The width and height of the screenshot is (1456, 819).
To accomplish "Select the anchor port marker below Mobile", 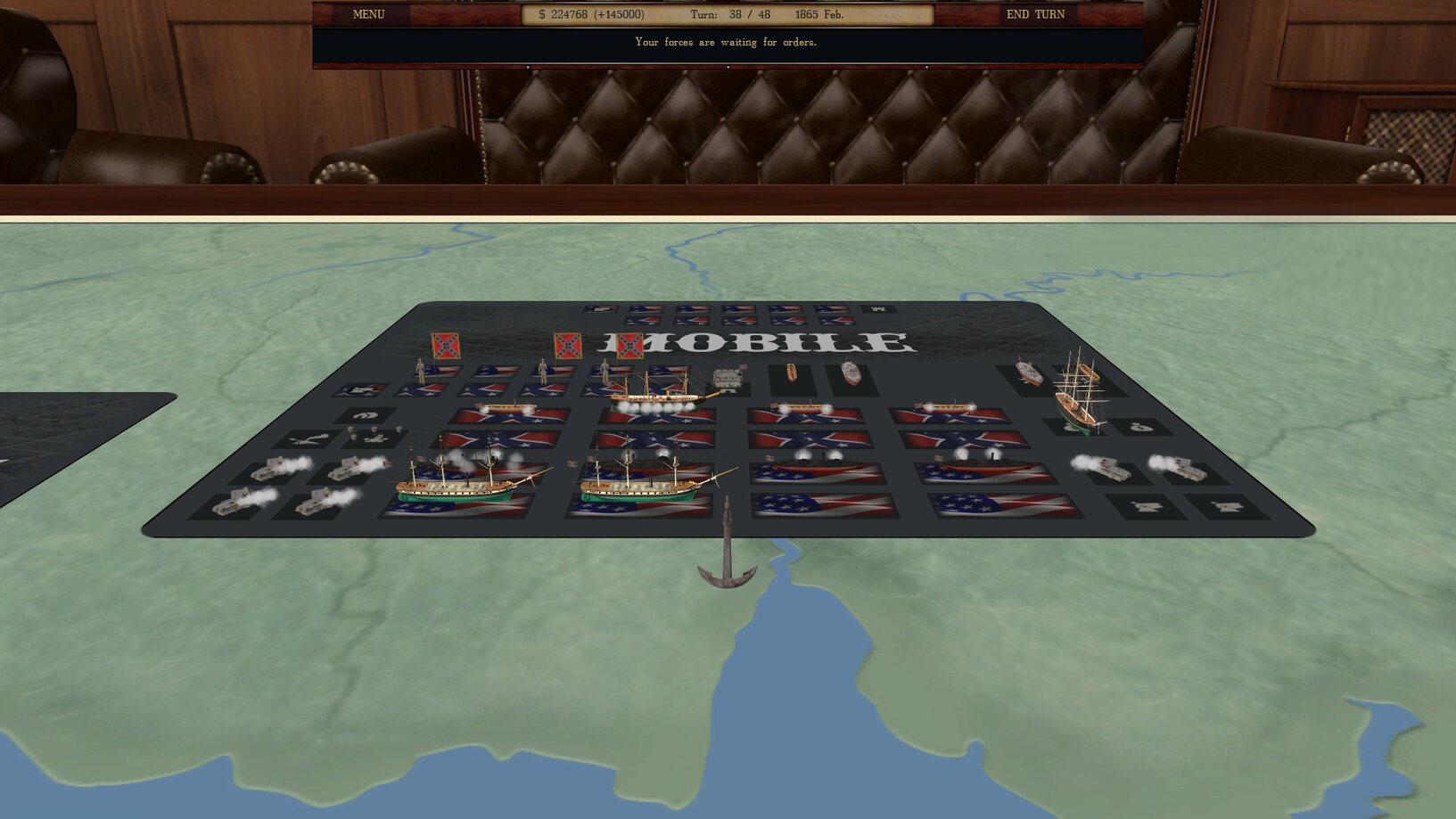I will tap(727, 550).
